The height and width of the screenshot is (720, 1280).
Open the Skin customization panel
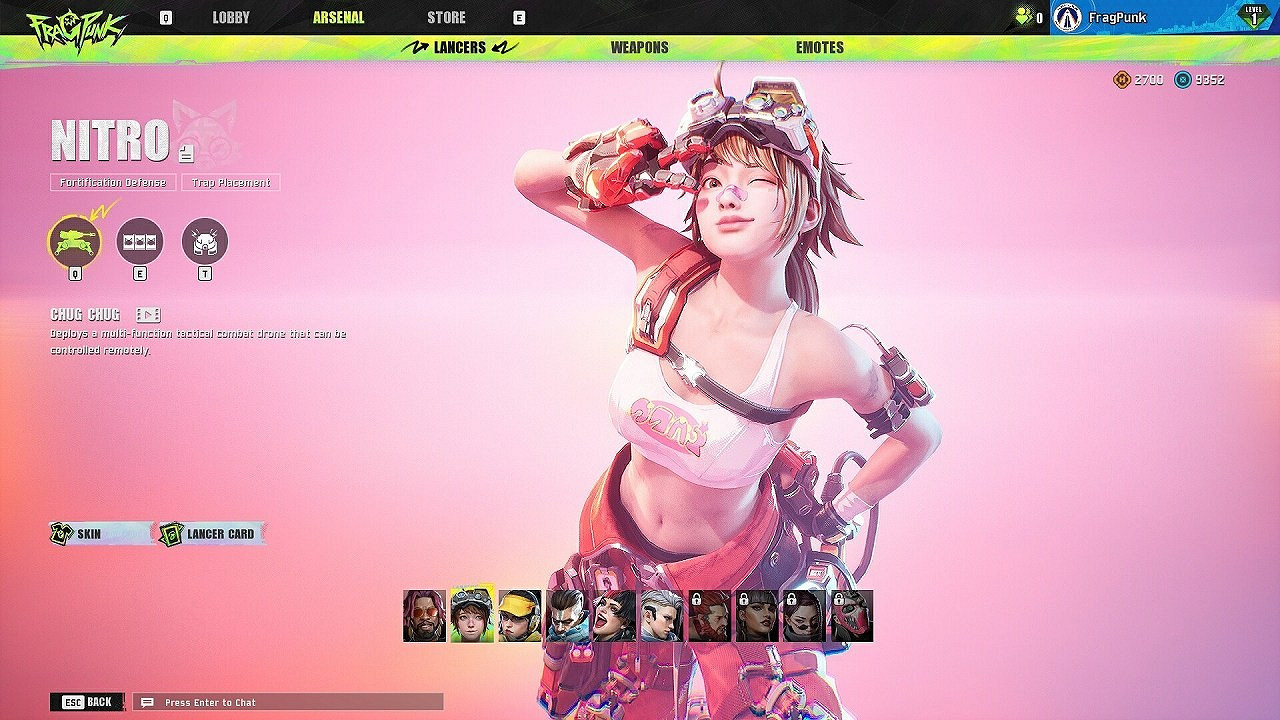pyautogui.click(x=90, y=534)
